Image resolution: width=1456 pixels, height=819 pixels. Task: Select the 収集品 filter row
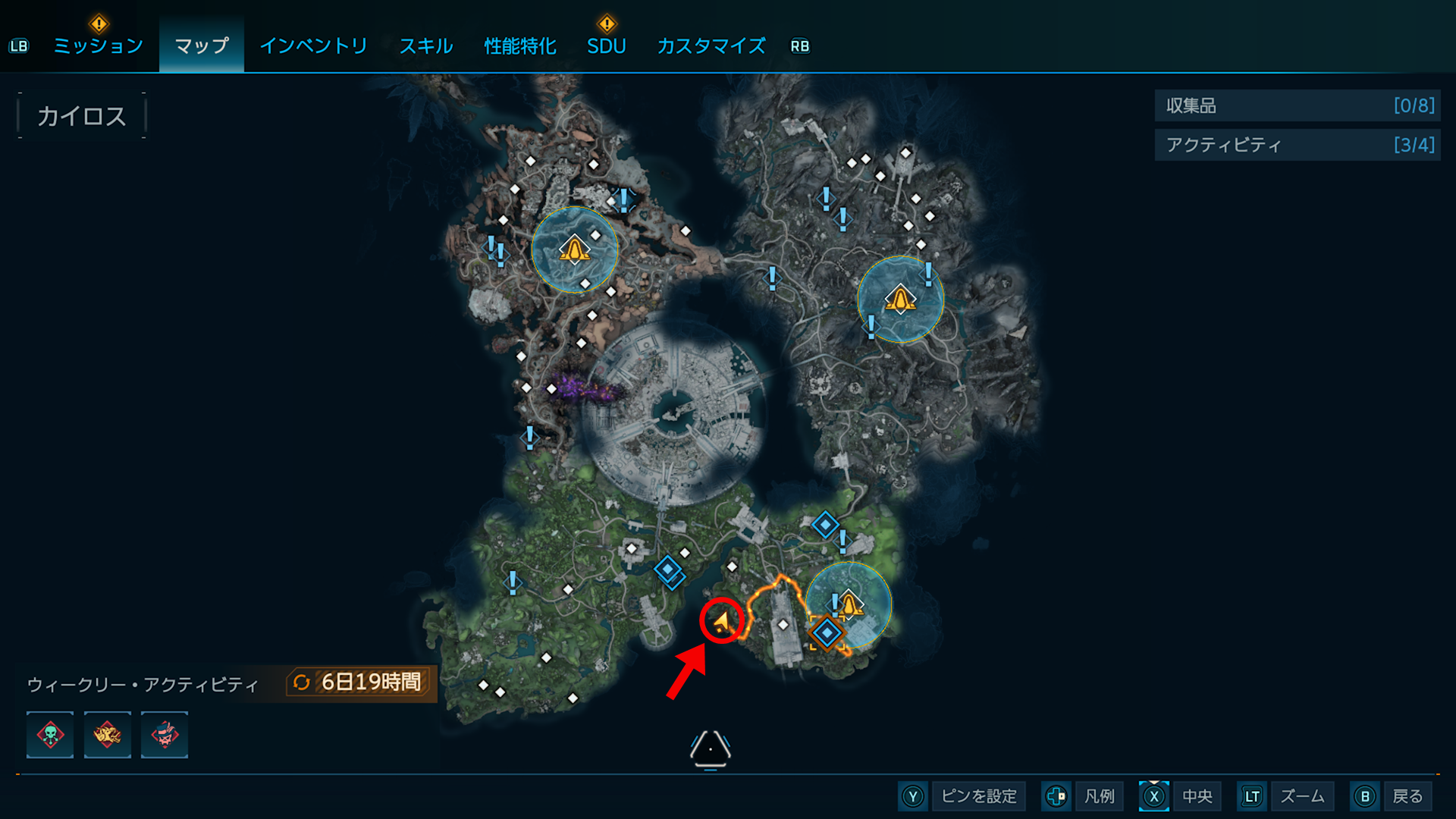pyautogui.click(x=1297, y=105)
